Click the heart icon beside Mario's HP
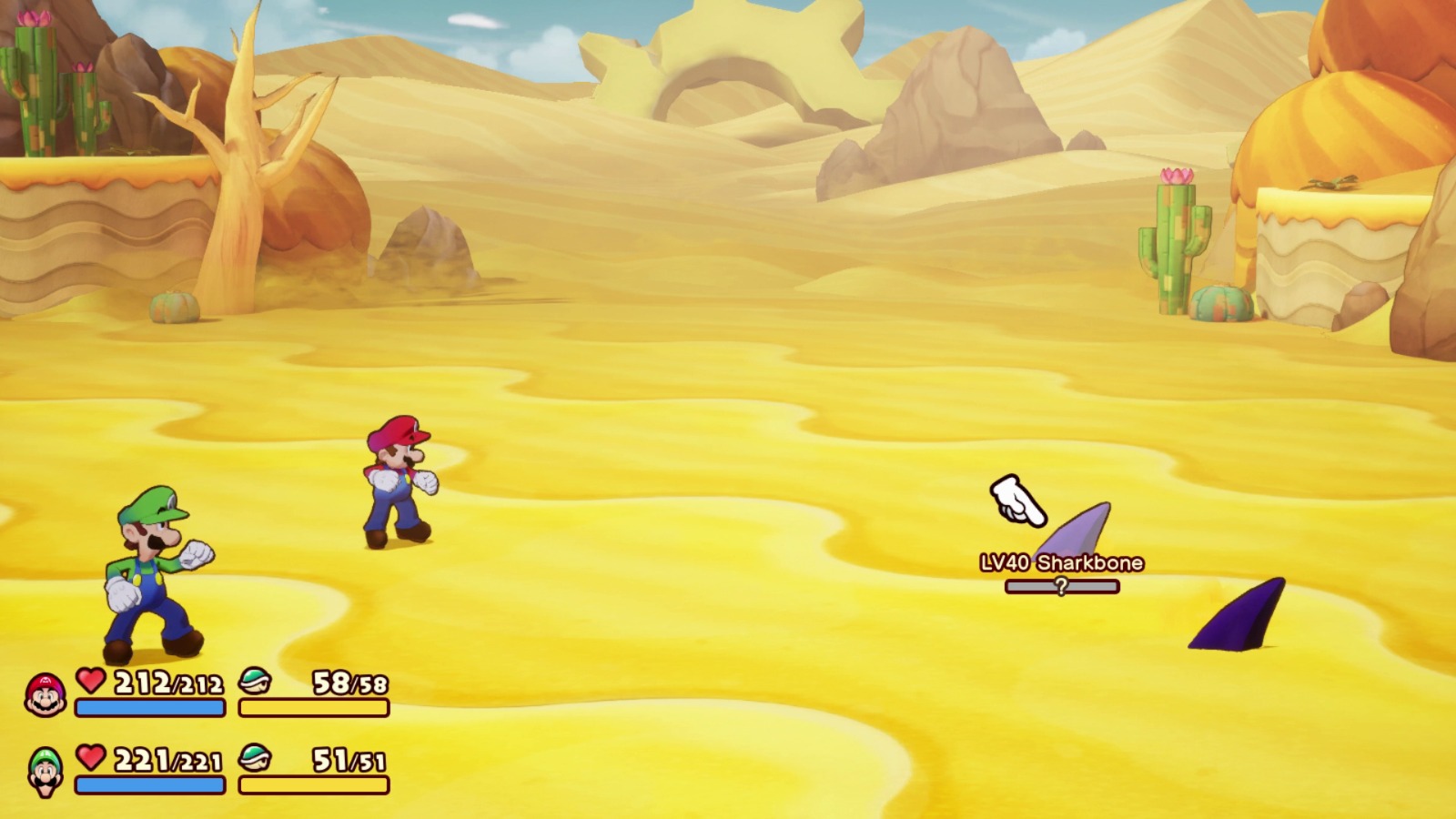This screenshot has height=819, width=1456. [x=89, y=683]
